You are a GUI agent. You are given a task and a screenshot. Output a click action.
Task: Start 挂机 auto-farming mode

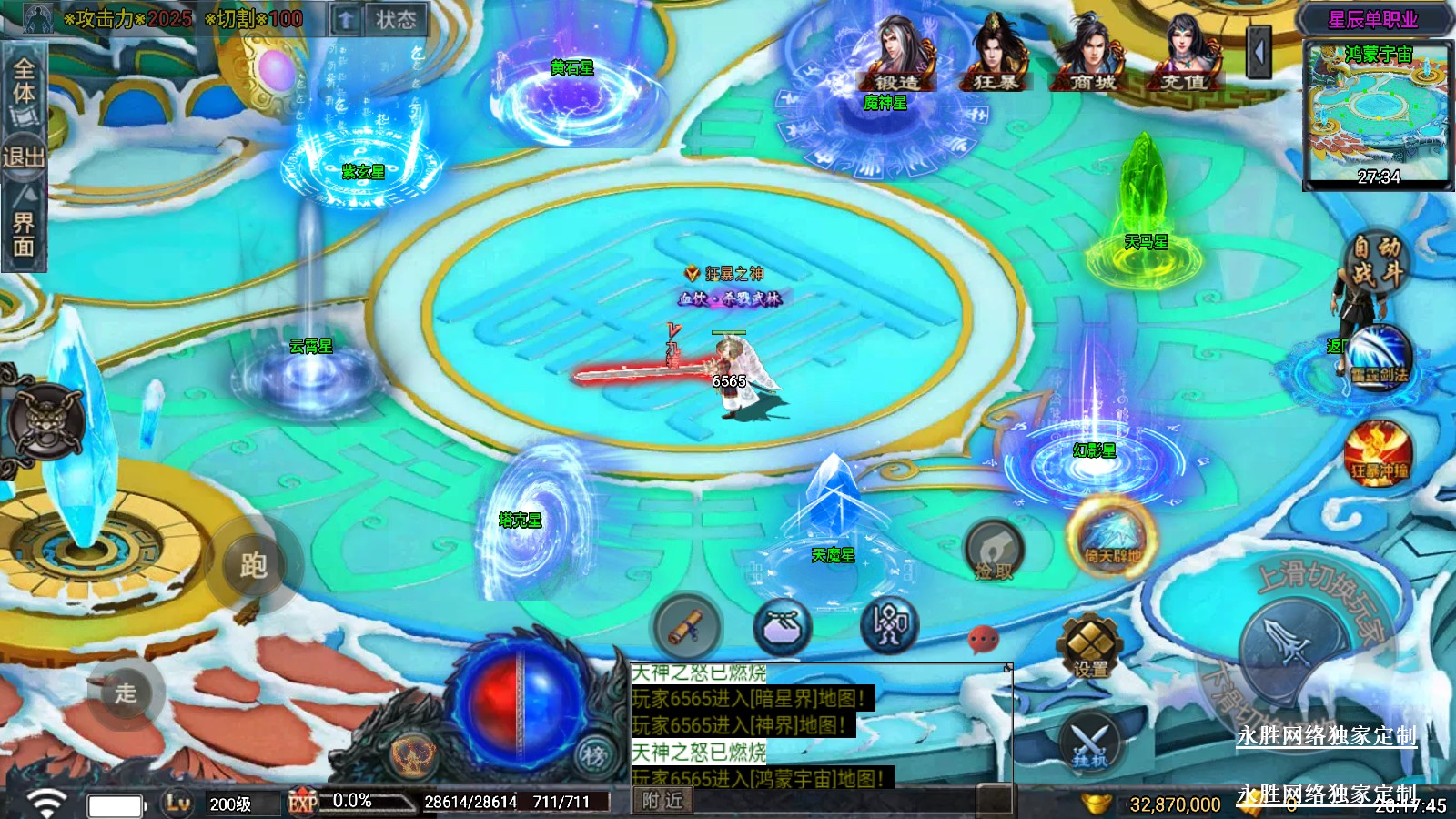1090,742
